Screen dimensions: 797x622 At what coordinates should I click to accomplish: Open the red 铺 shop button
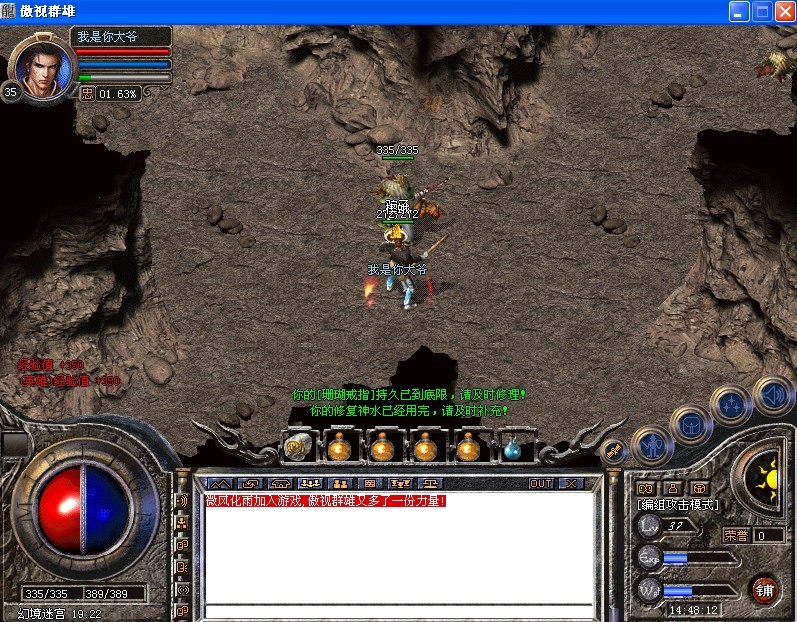(x=765, y=589)
